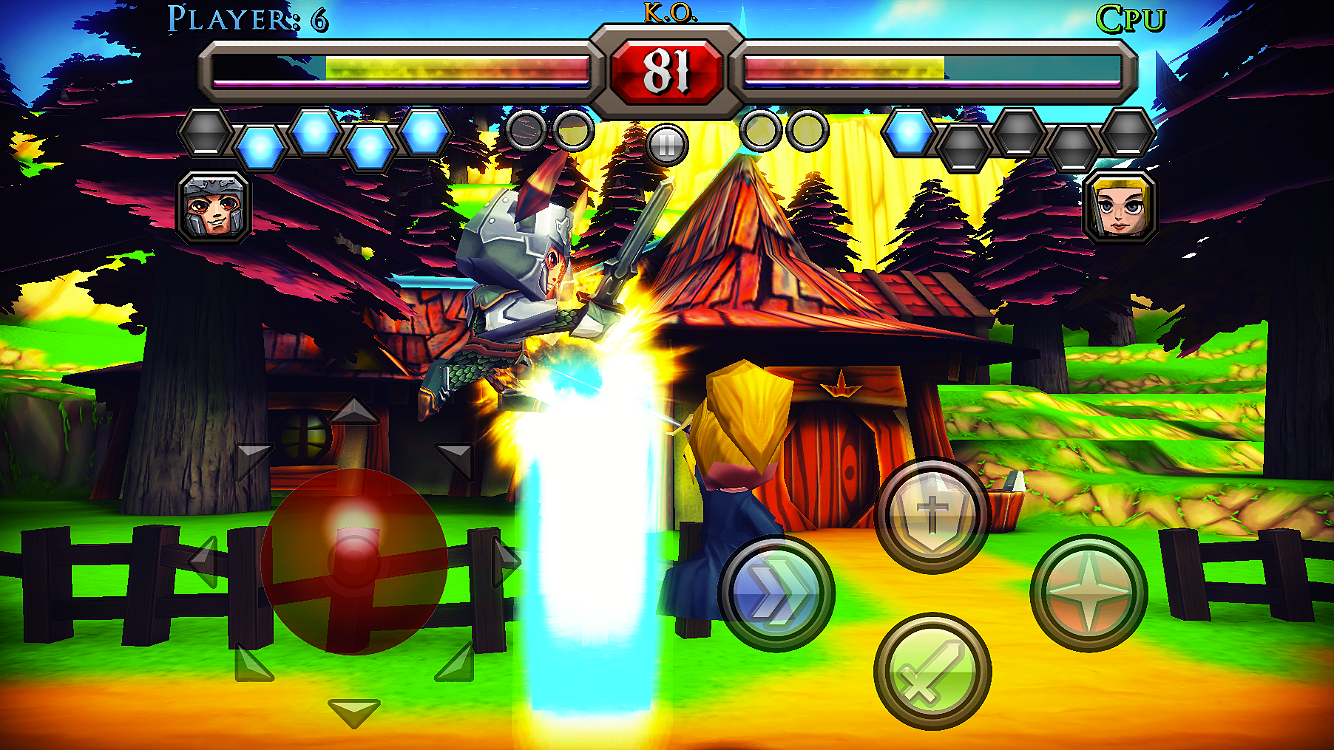1334x750 pixels.
Task: Tap the virtual joystick's right arrow
Action: [506, 562]
